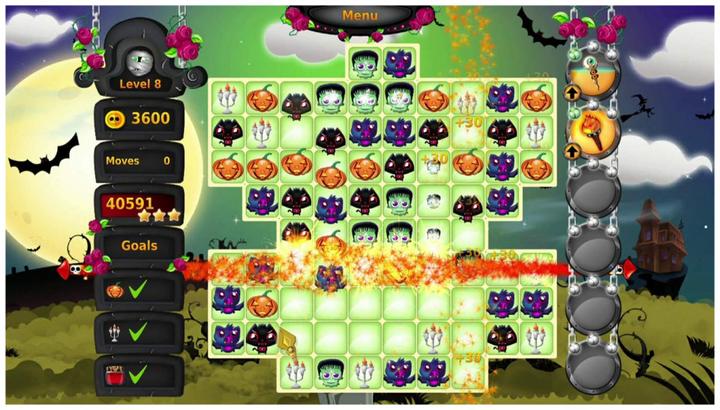Select the purple bat tile above the board
Viewport: 720px width, 410px height.
coord(399,64)
